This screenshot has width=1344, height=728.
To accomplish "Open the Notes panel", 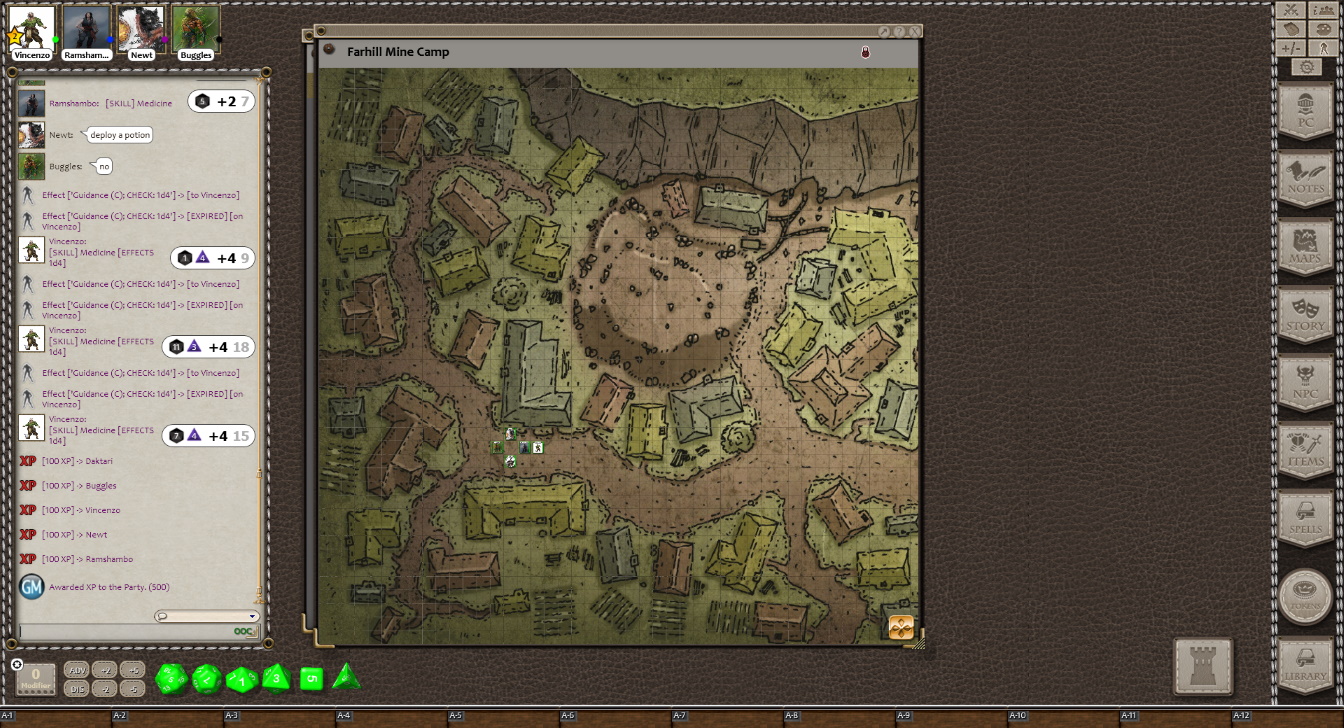I will 1305,178.
